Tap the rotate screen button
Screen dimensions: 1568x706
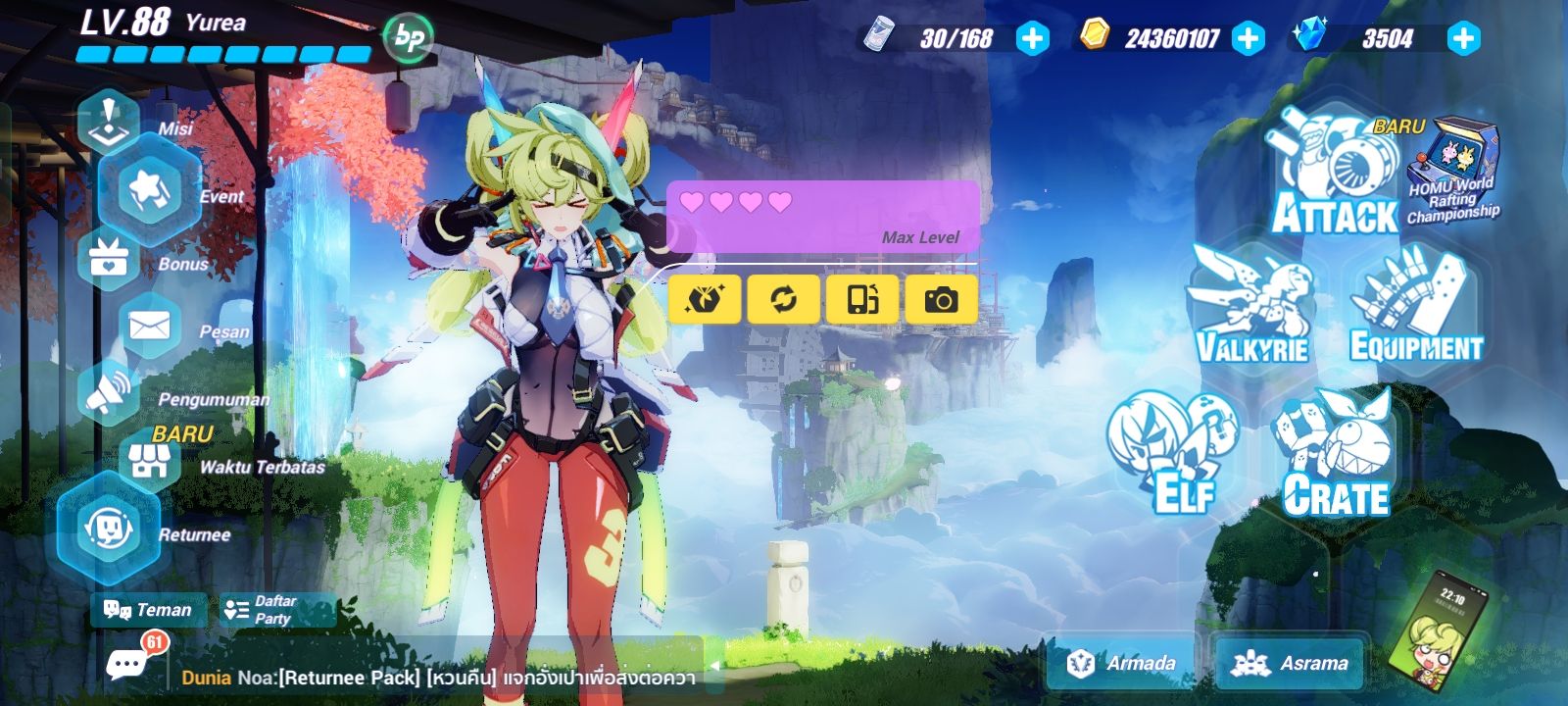click(x=860, y=299)
